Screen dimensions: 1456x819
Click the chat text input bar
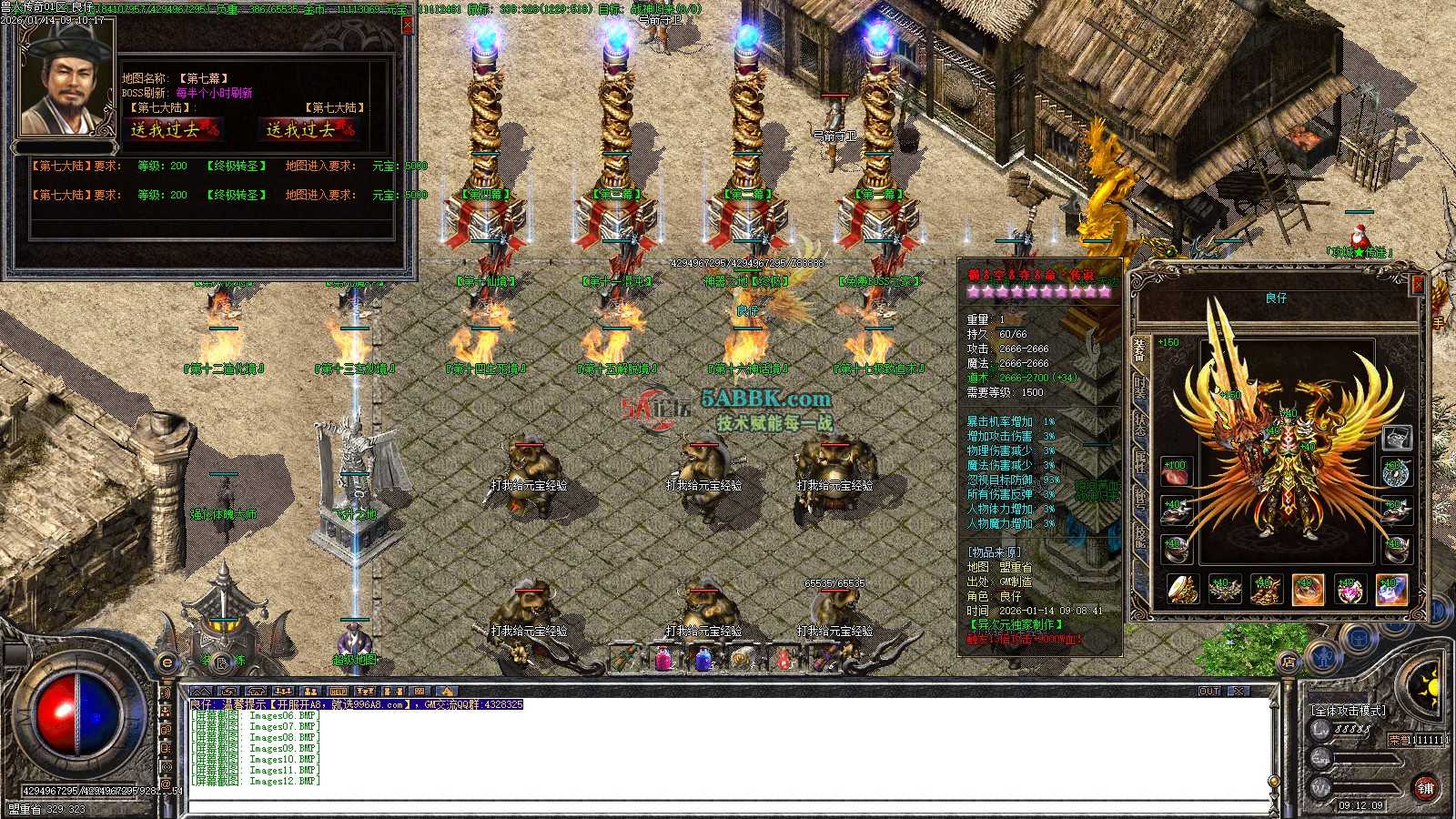[728, 807]
